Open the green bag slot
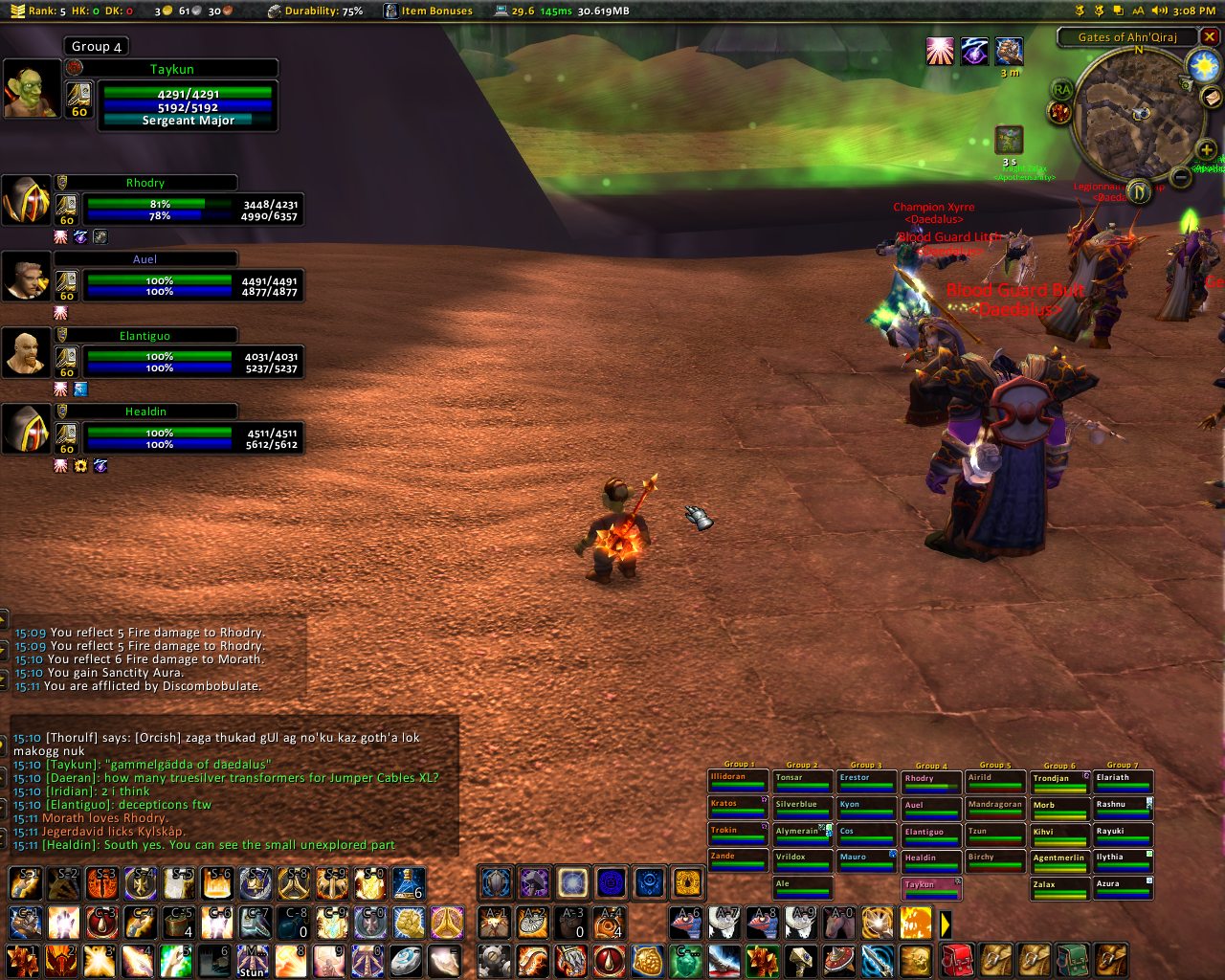The height and width of the screenshot is (980, 1225). point(1072,960)
